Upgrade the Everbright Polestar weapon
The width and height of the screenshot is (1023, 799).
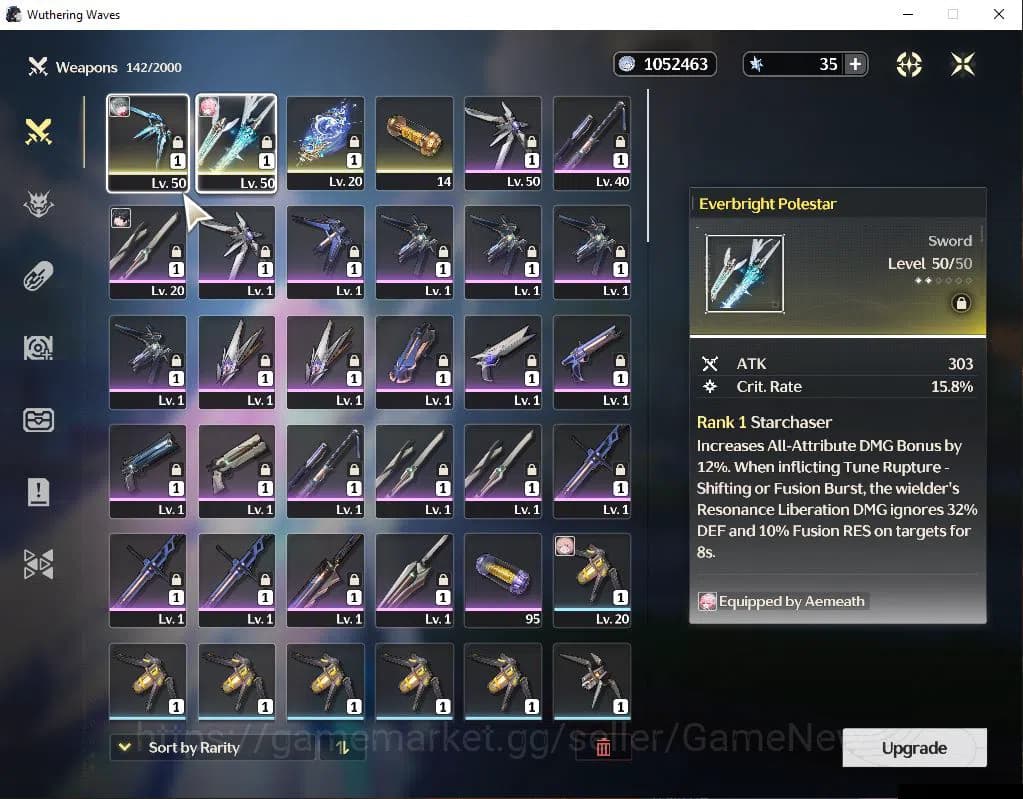914,748
